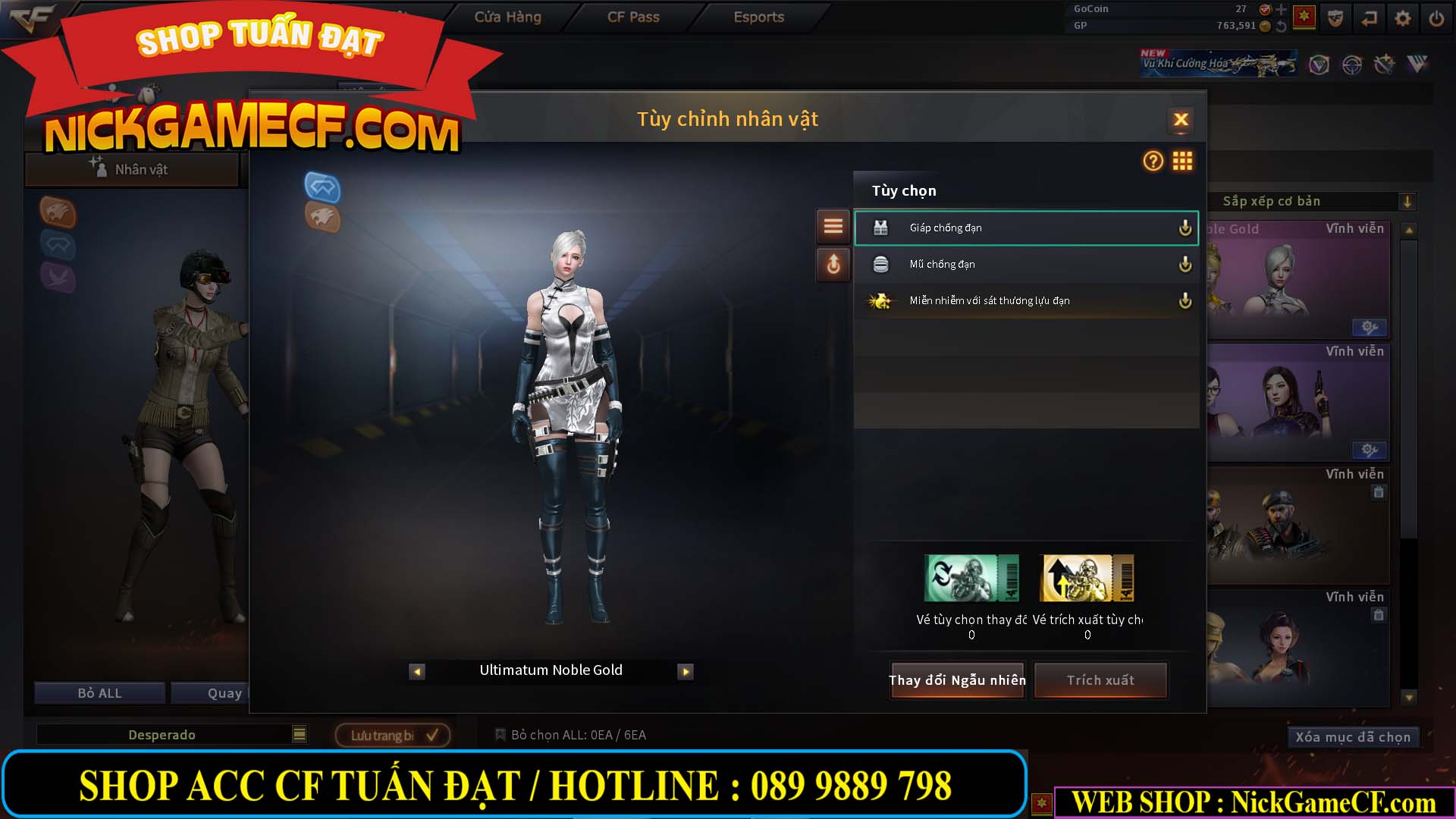Image resolution: width=1456 pixels, height=819 pixels.
Task: Open the help question mark icon in customize panel
Action: [x=1151, y=162]
